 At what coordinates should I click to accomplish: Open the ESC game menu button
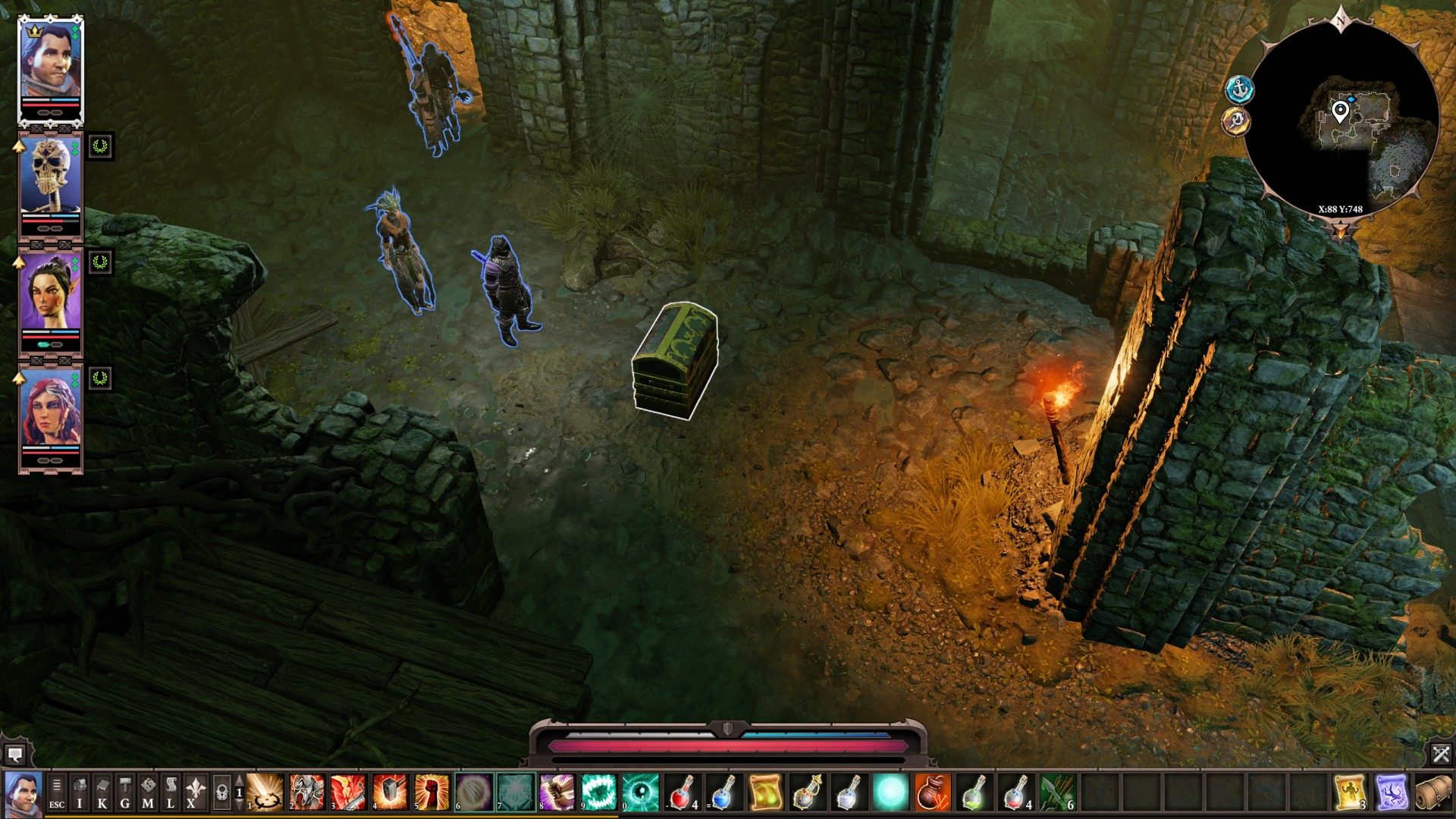(57, 792)
